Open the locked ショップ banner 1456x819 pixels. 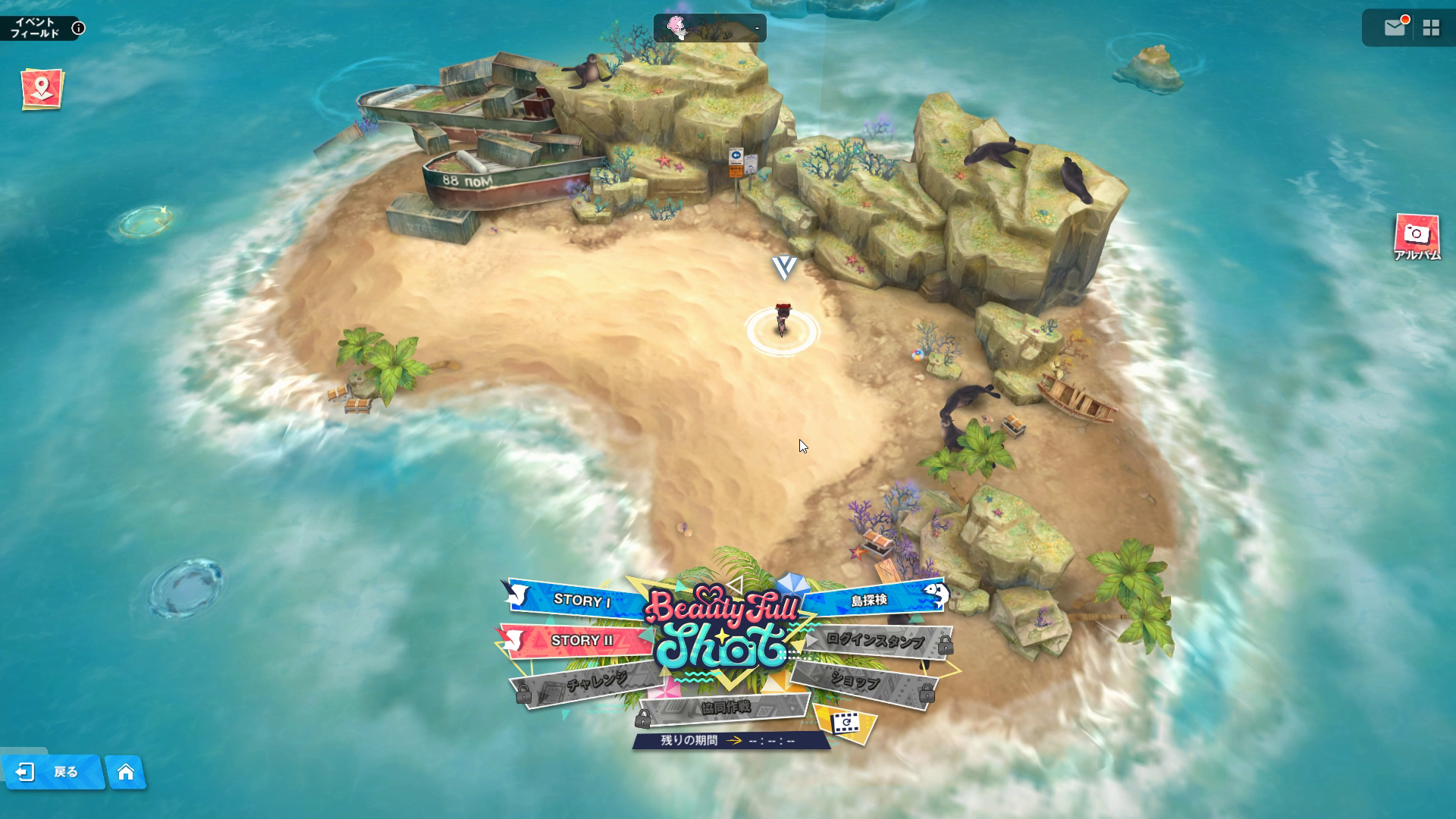pos(855,682)
